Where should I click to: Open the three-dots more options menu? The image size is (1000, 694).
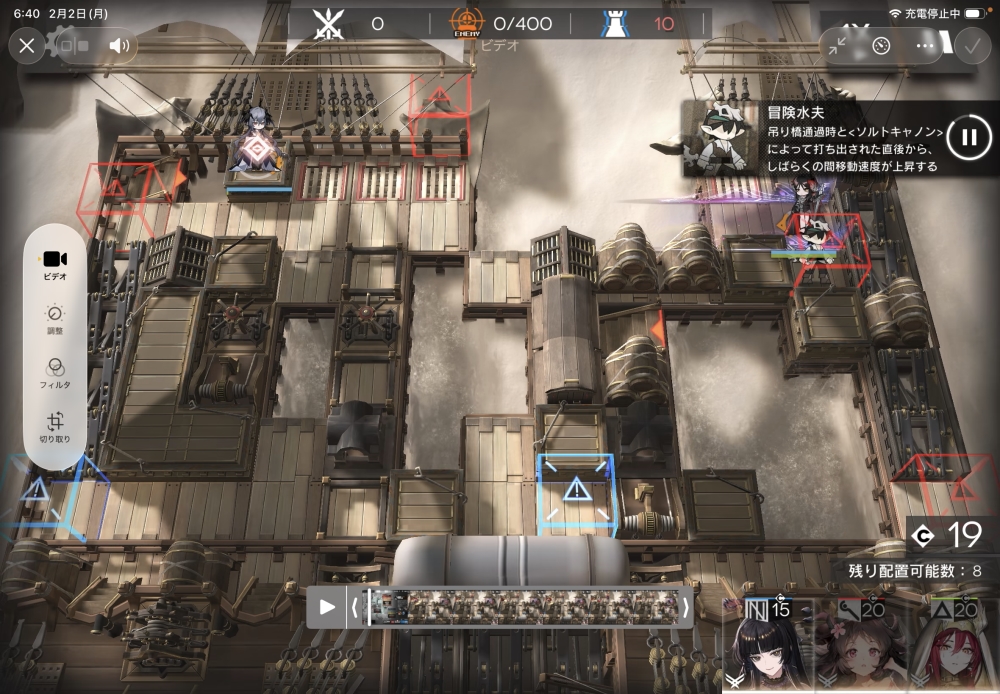click(925, 45)
